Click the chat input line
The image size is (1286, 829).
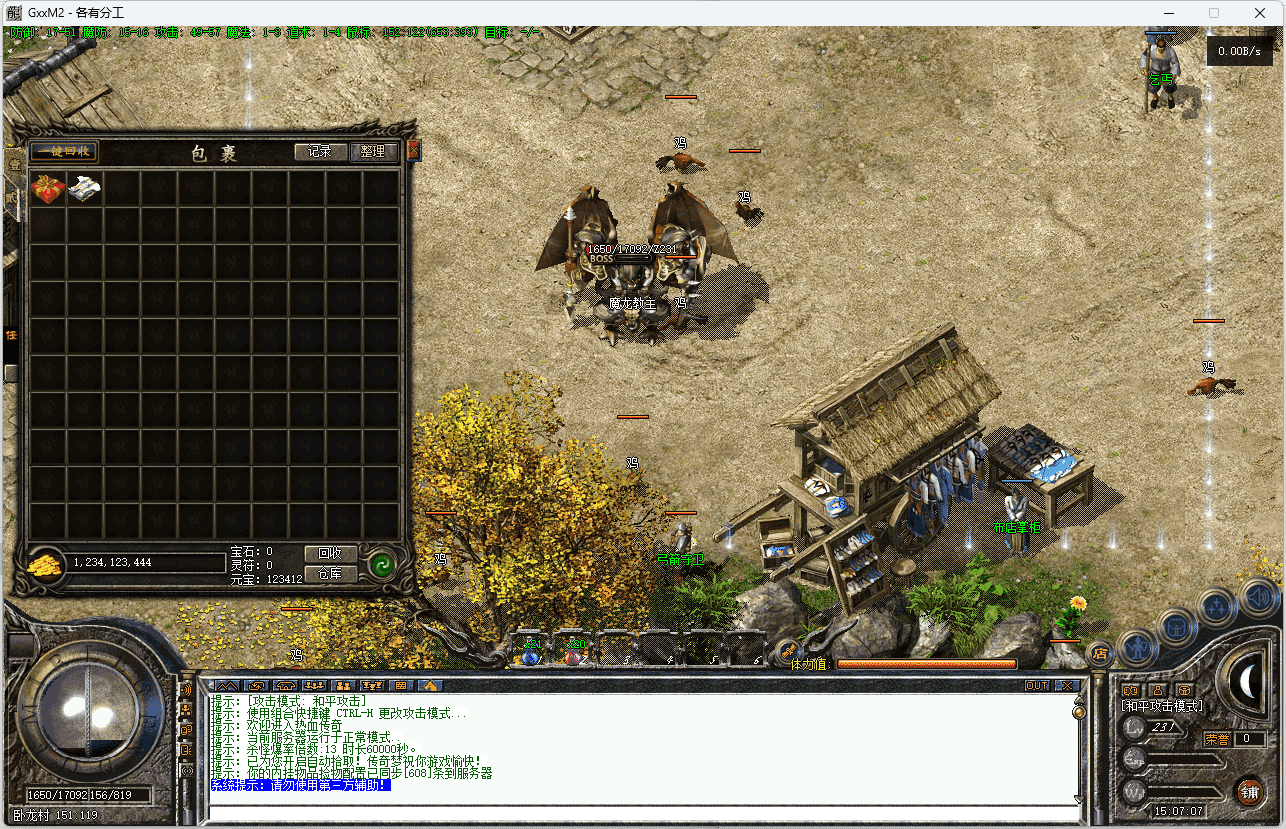click(x=640, y=810)
